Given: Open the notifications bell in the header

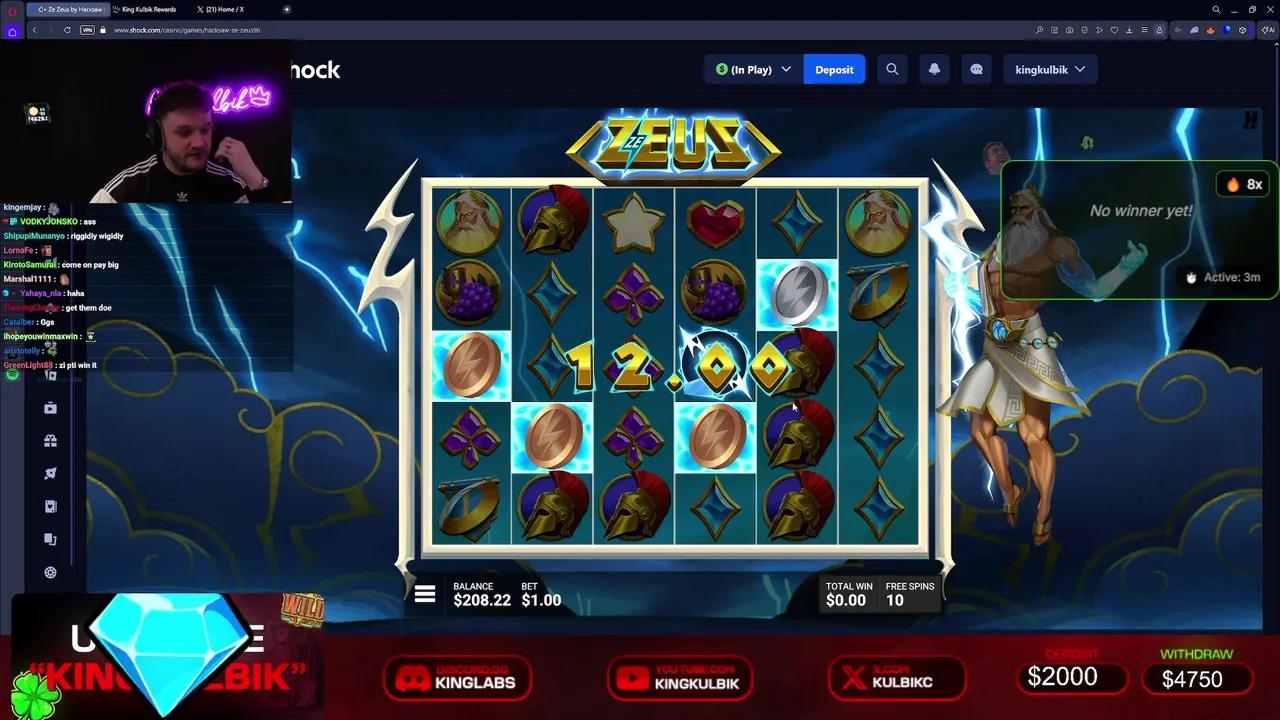Looking at the screenshot, I should point(934,69).
